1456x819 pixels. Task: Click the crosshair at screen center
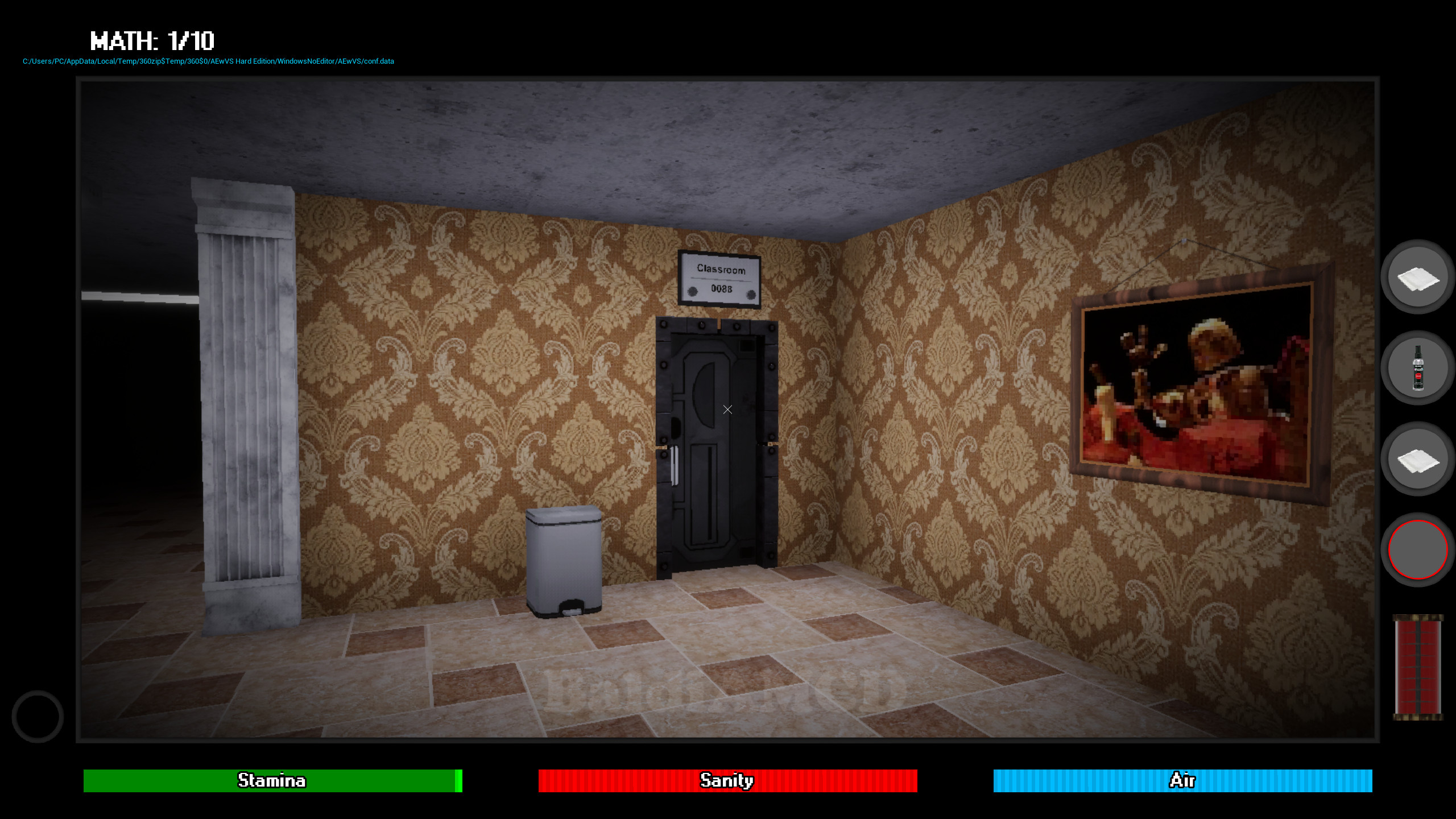click(x=727, y=409)
